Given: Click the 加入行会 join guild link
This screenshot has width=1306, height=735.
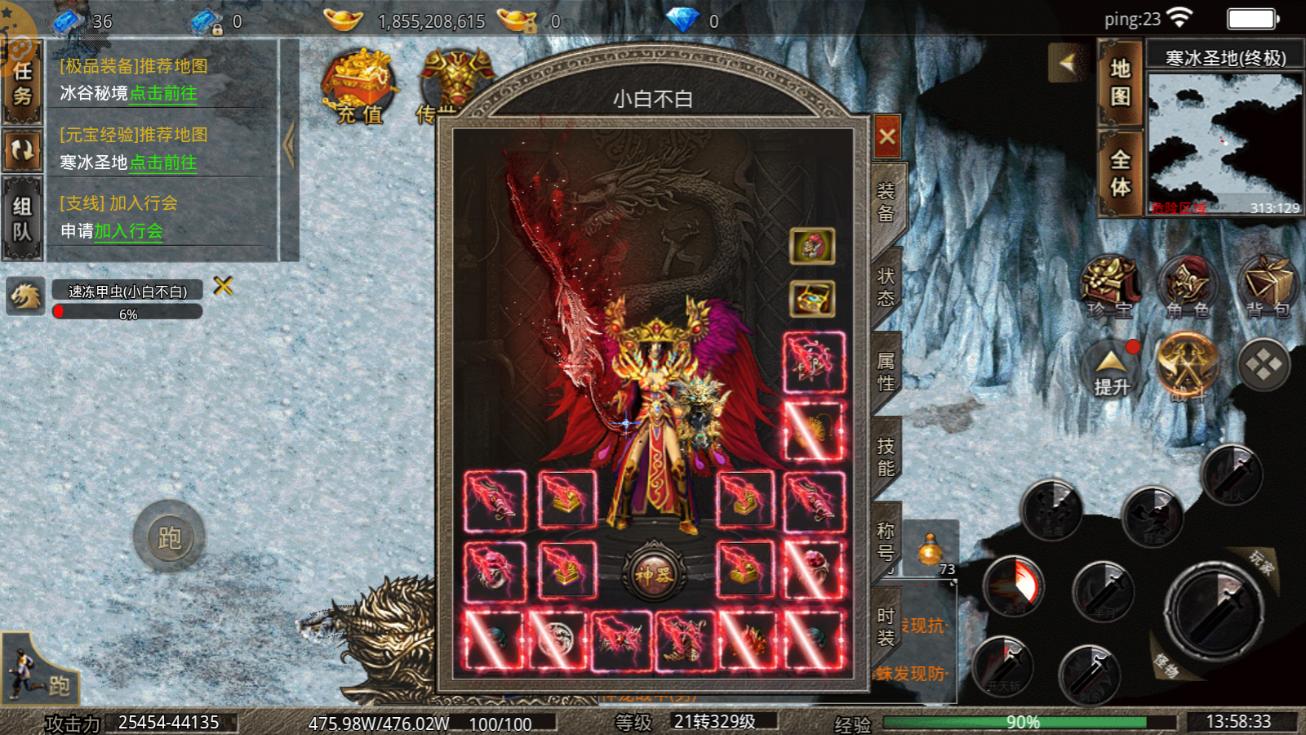Looking at the screenshot, I should pos(128,231).
